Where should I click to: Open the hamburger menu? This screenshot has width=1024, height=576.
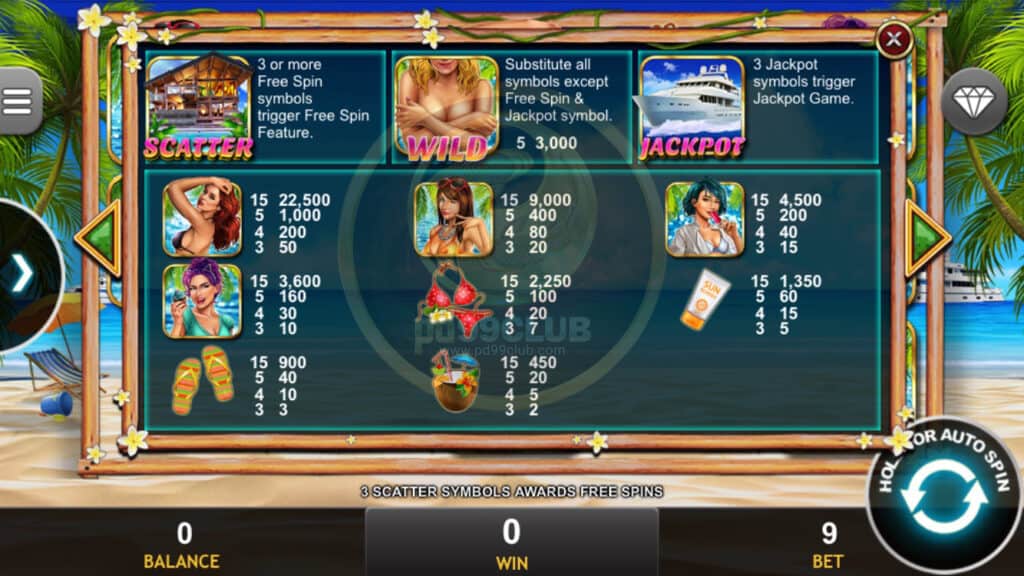coord(18,101)
